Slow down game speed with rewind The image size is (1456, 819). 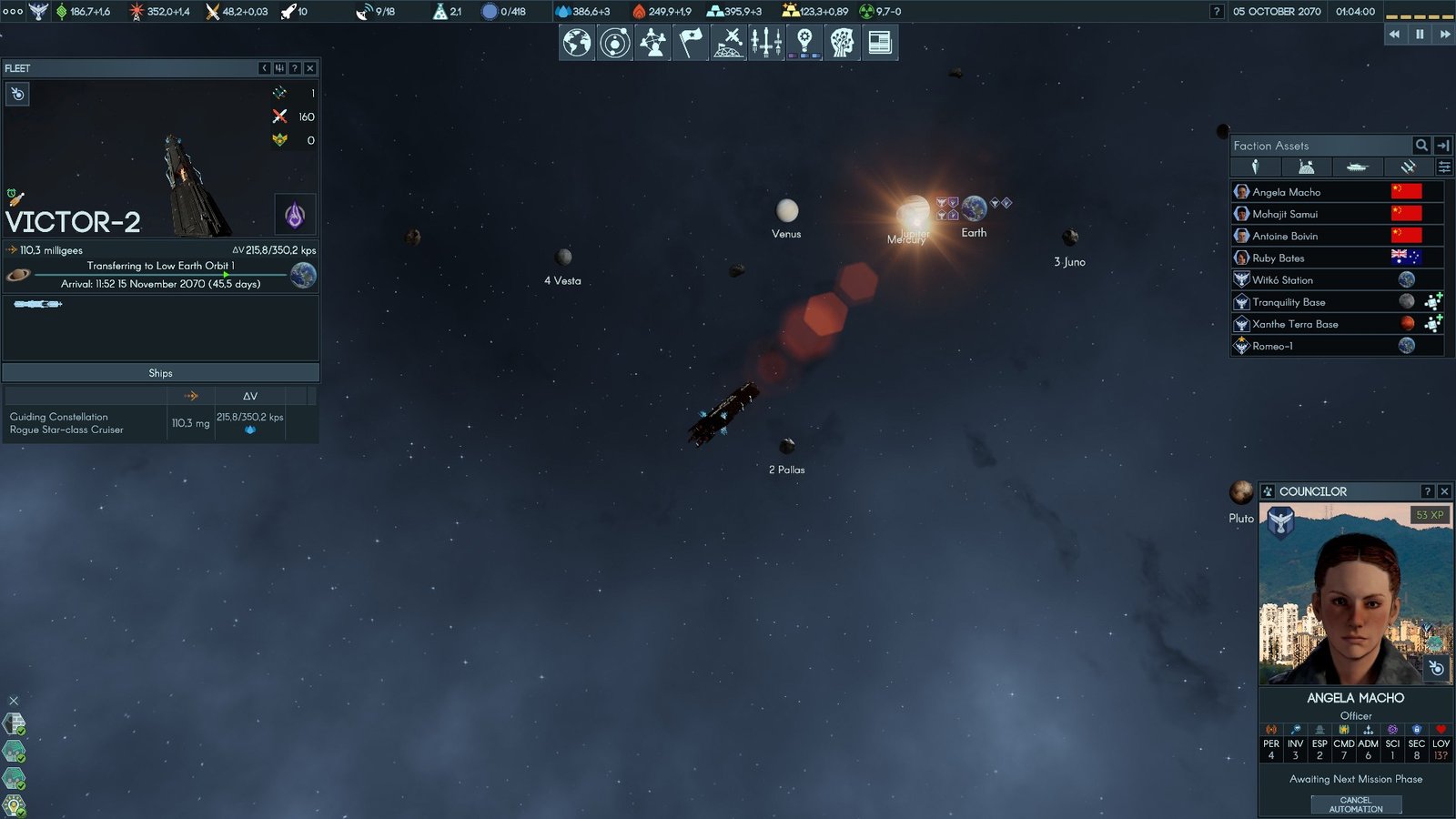1394,35
